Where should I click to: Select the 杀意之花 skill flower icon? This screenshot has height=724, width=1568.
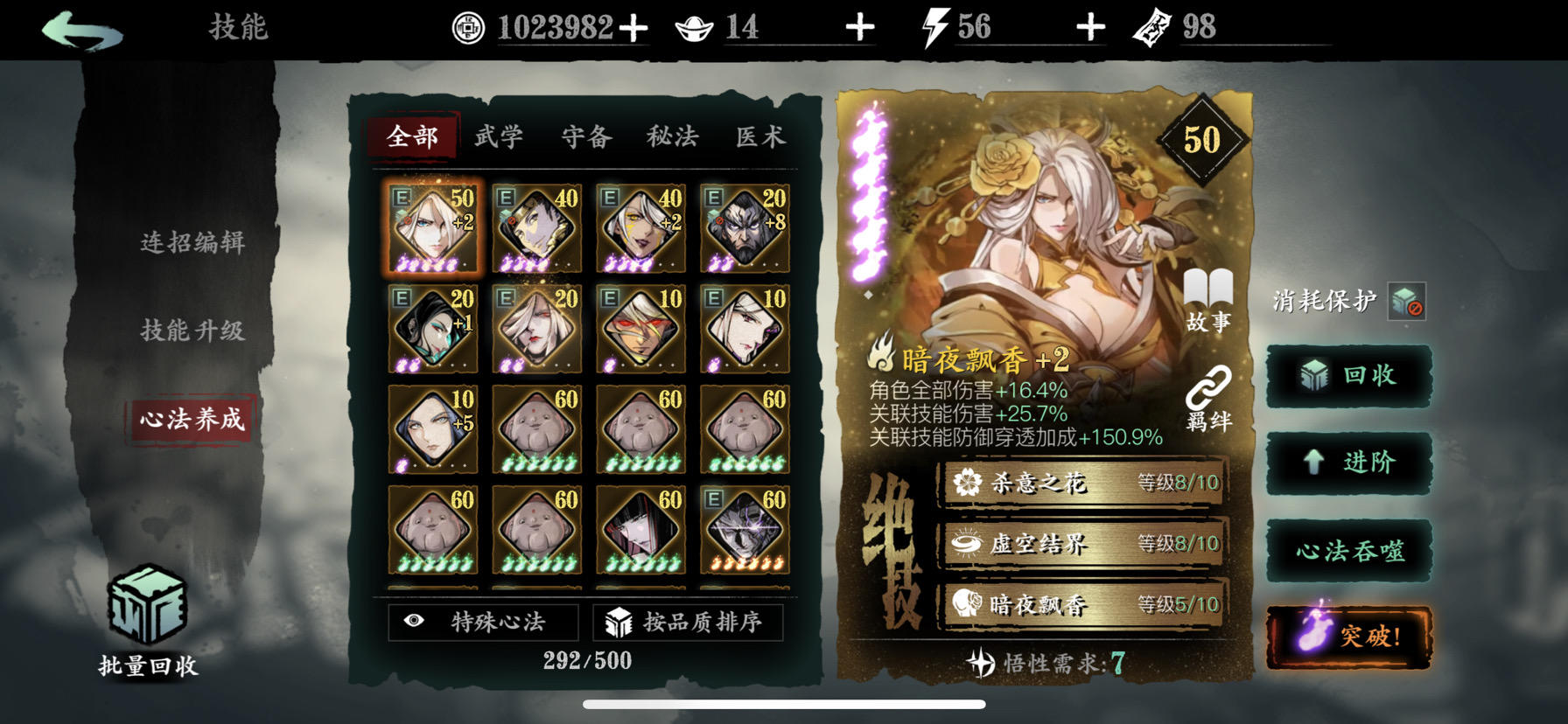point(967,481)
